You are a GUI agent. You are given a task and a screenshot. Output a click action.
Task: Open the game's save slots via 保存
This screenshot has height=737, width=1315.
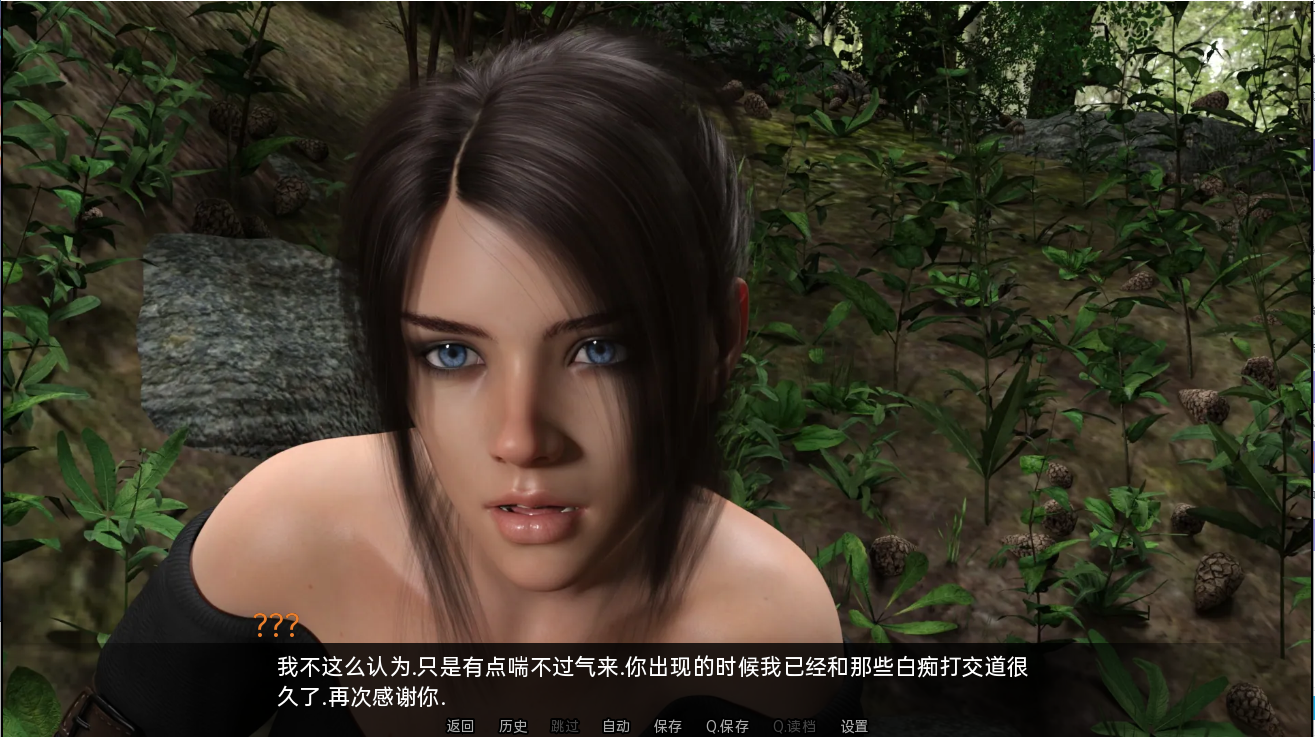tap(667, 727)
